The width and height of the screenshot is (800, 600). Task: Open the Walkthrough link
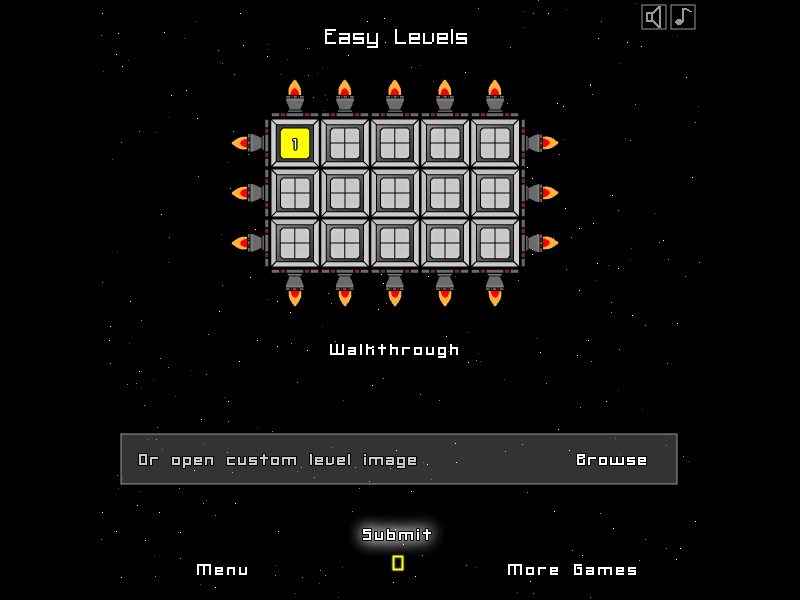click(x=395, y=350)
